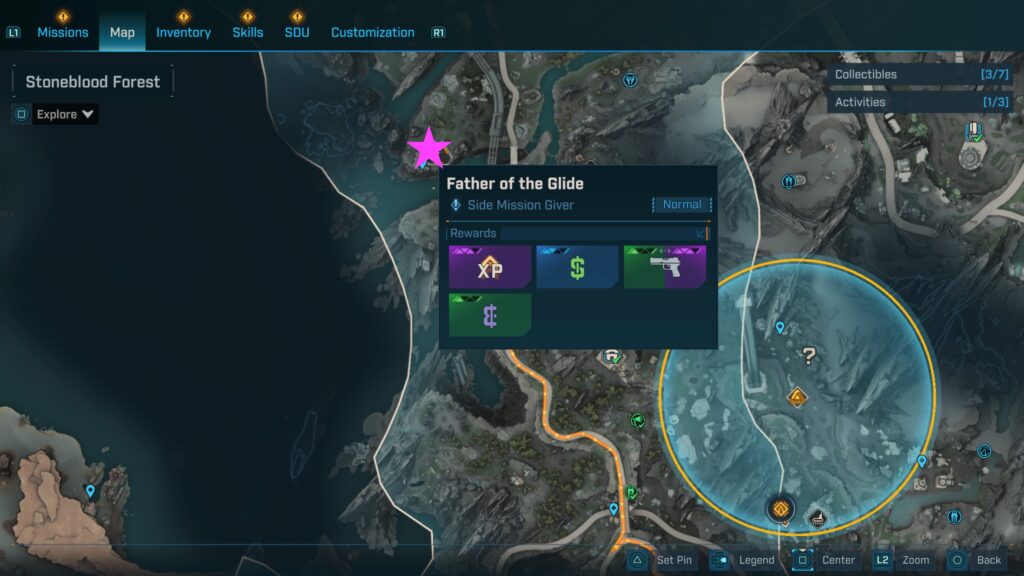
Task: Expand the Explore dropdown
Action: (x=65, y=114)
